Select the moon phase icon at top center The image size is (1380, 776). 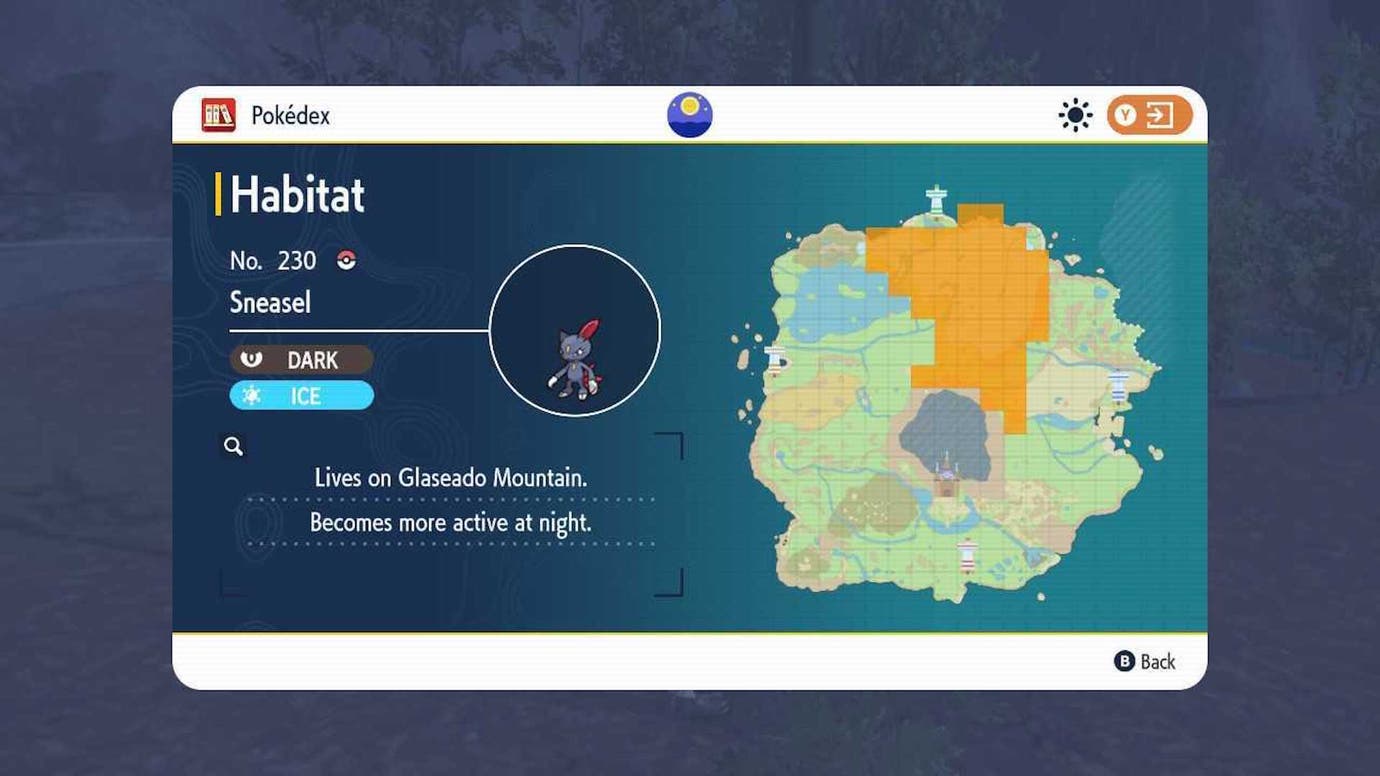pos(689,114)
